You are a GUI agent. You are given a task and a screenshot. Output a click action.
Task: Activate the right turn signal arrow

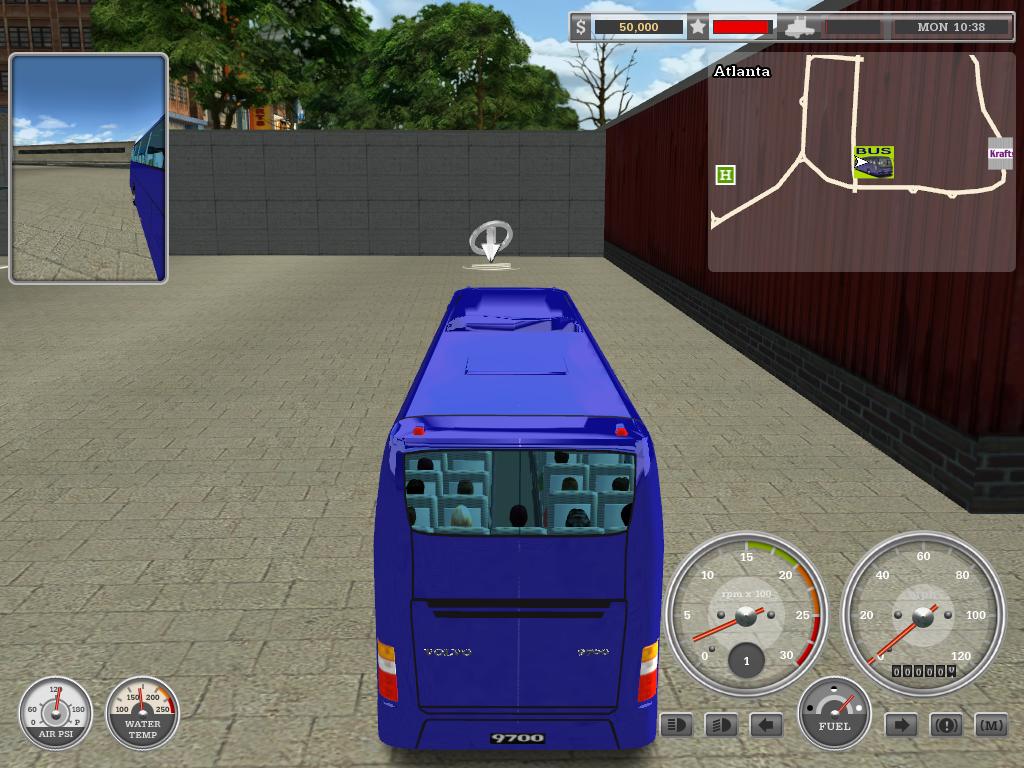pos(901,725)
